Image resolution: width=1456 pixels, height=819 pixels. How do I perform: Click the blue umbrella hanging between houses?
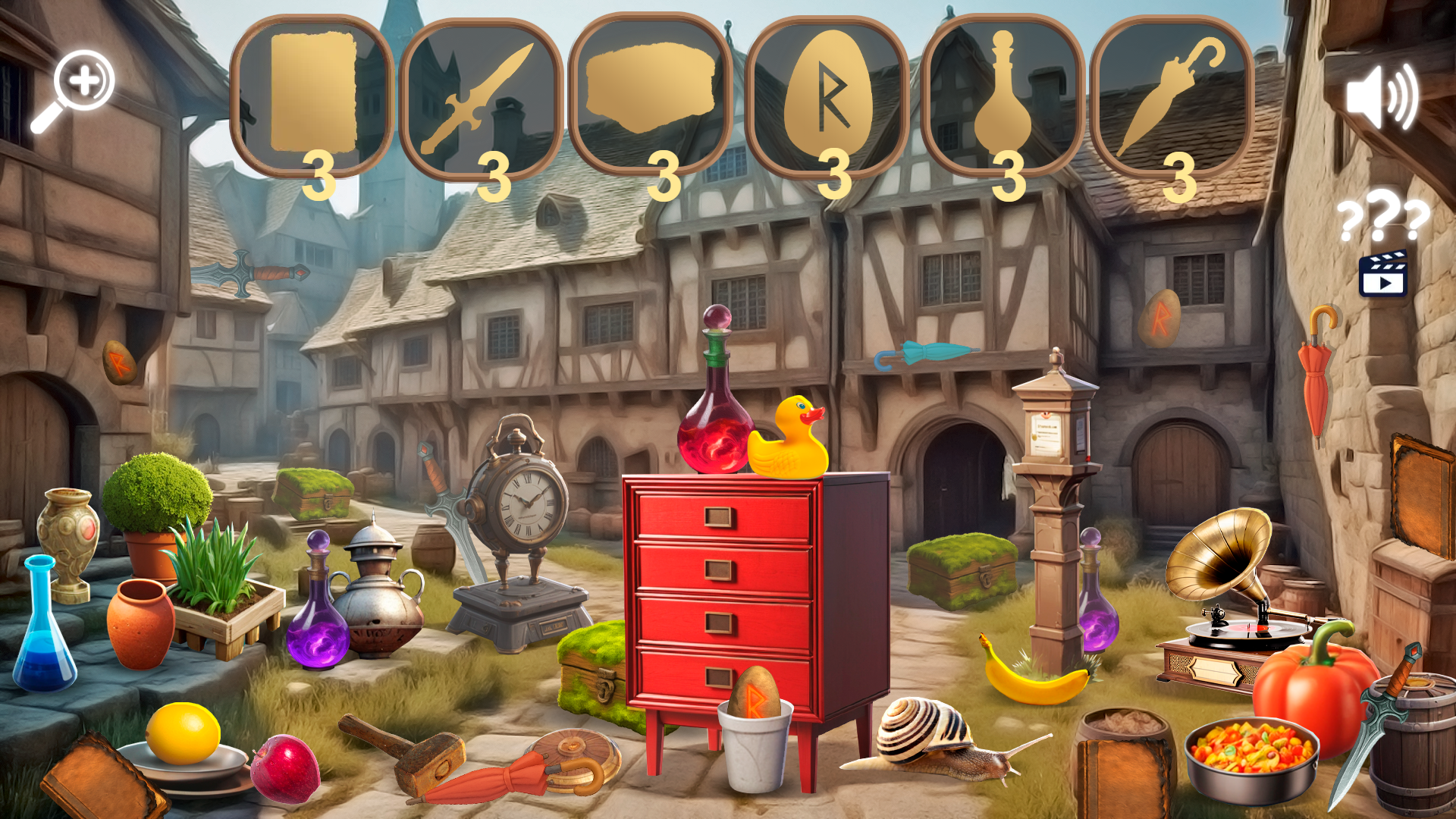click(x=925, y=353)
